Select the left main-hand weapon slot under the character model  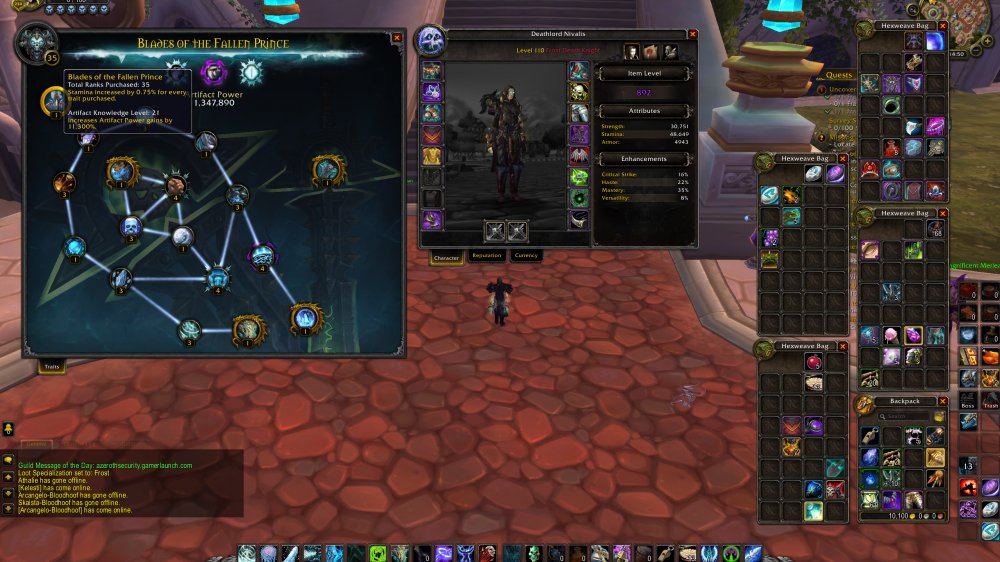(494, 231)
